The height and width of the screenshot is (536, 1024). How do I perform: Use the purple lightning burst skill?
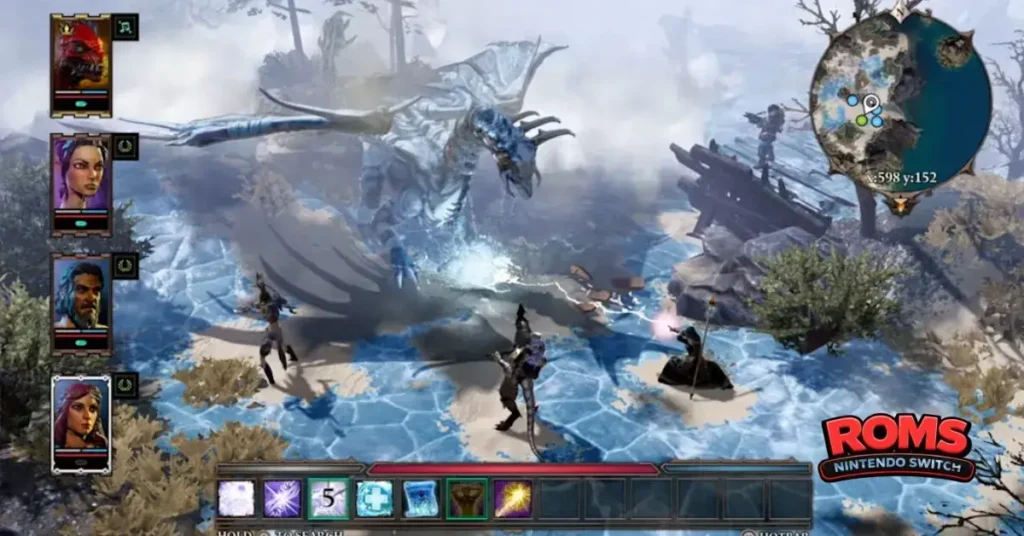tap(282, 498)
